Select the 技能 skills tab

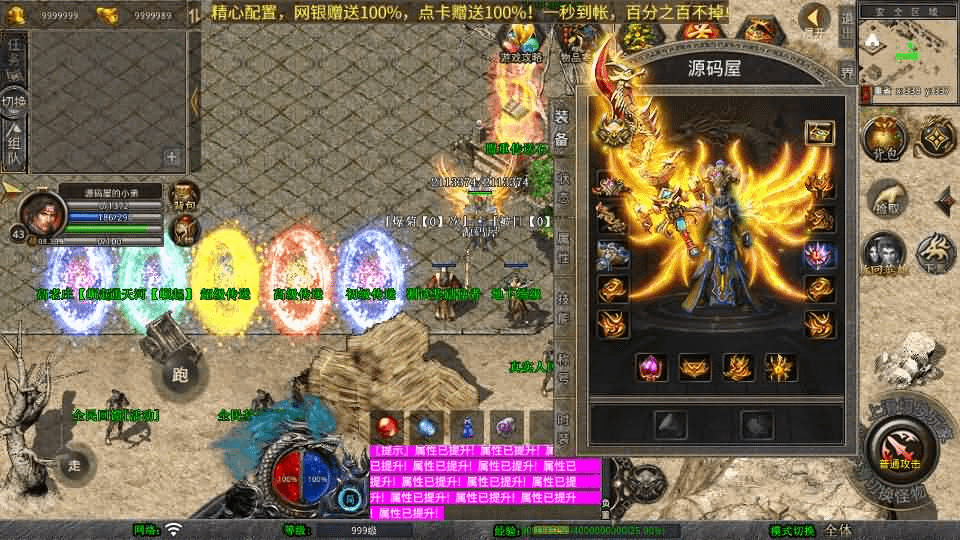[x=562, y=306]
